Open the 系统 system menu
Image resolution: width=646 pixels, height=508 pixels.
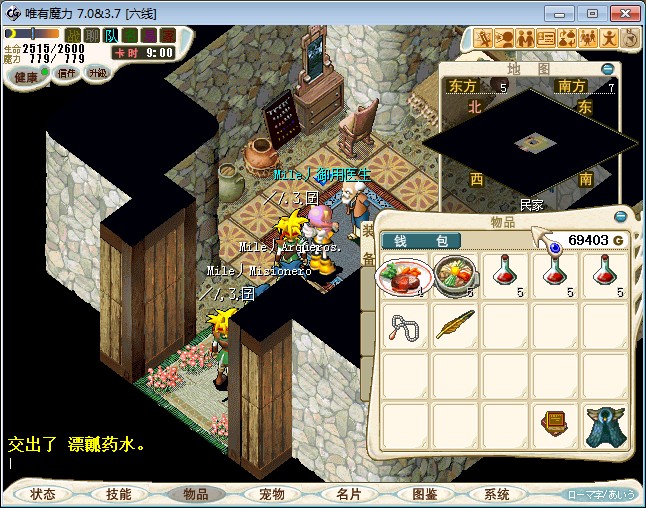[497, 494]
